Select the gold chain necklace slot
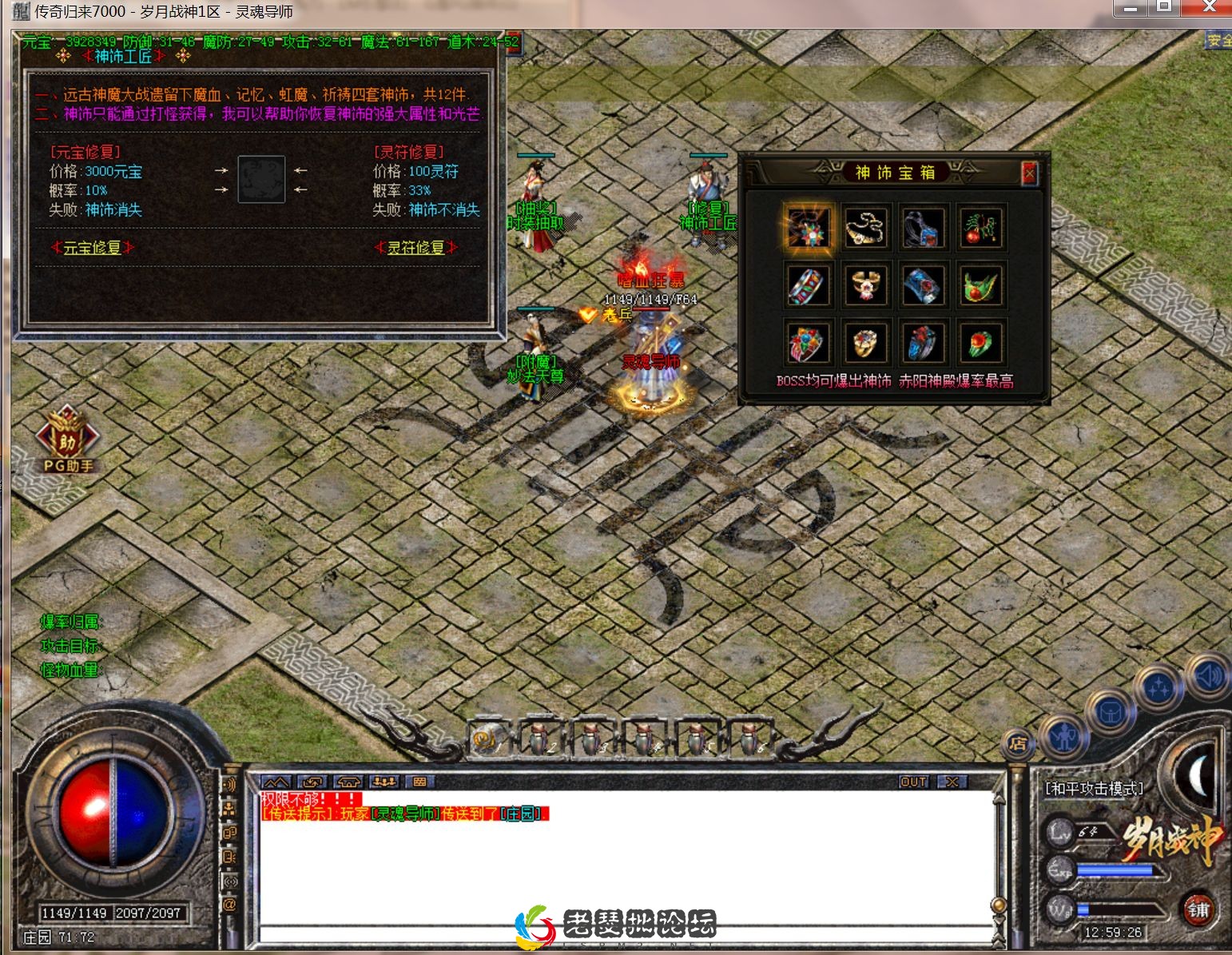Viewport: 1232px width, 955px height. click(x=865, y=229)
